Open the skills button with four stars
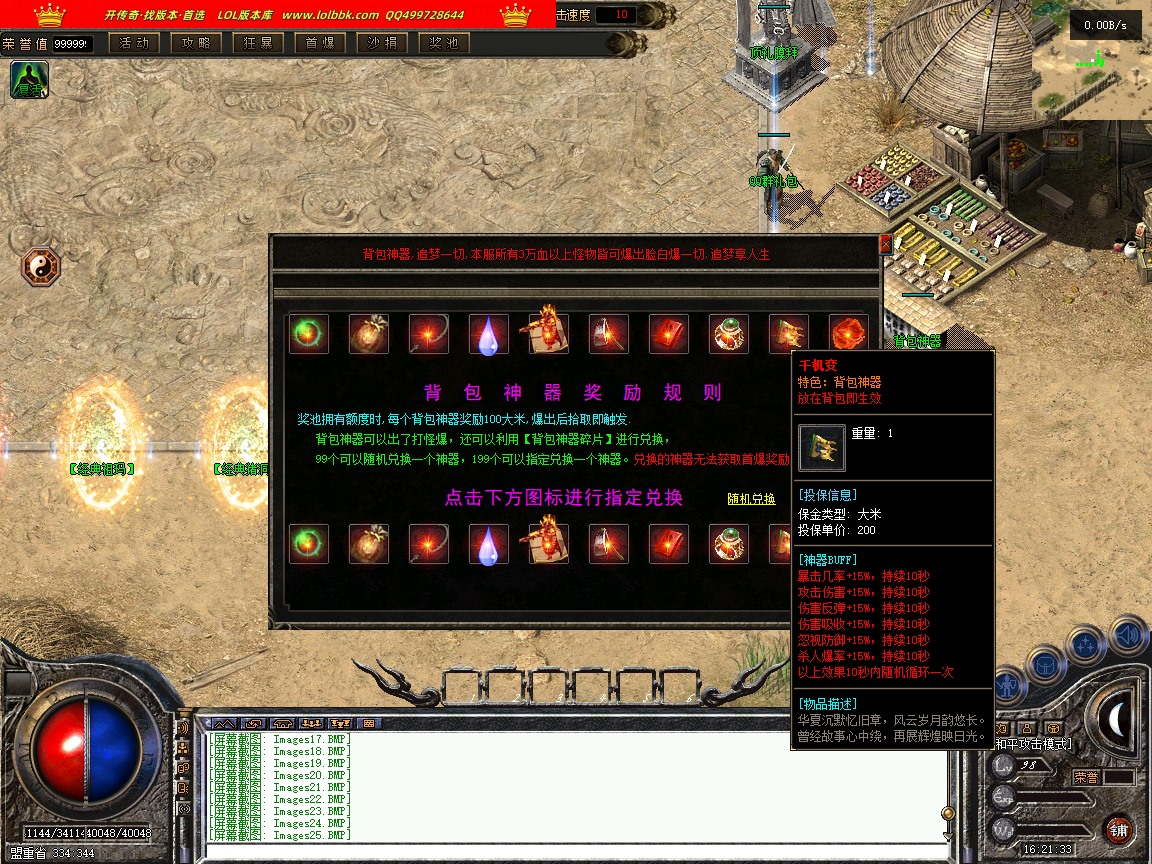The height and width of the screenshot is (864, 1152). click(1088, 644)
